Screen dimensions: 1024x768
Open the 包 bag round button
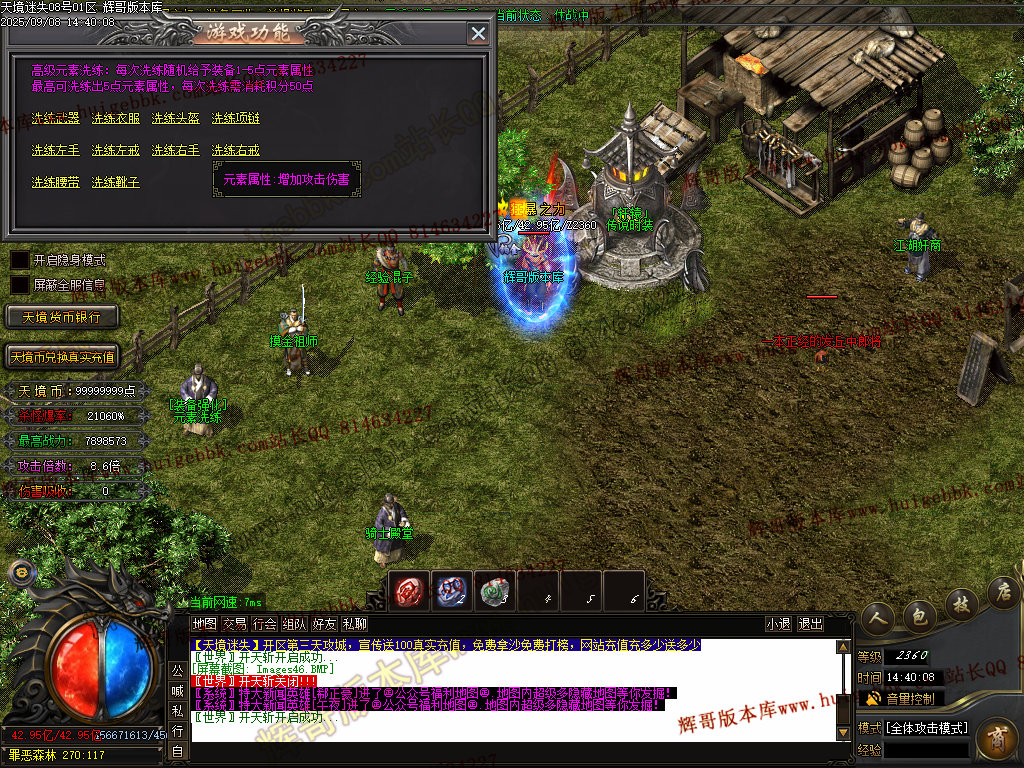918,613
